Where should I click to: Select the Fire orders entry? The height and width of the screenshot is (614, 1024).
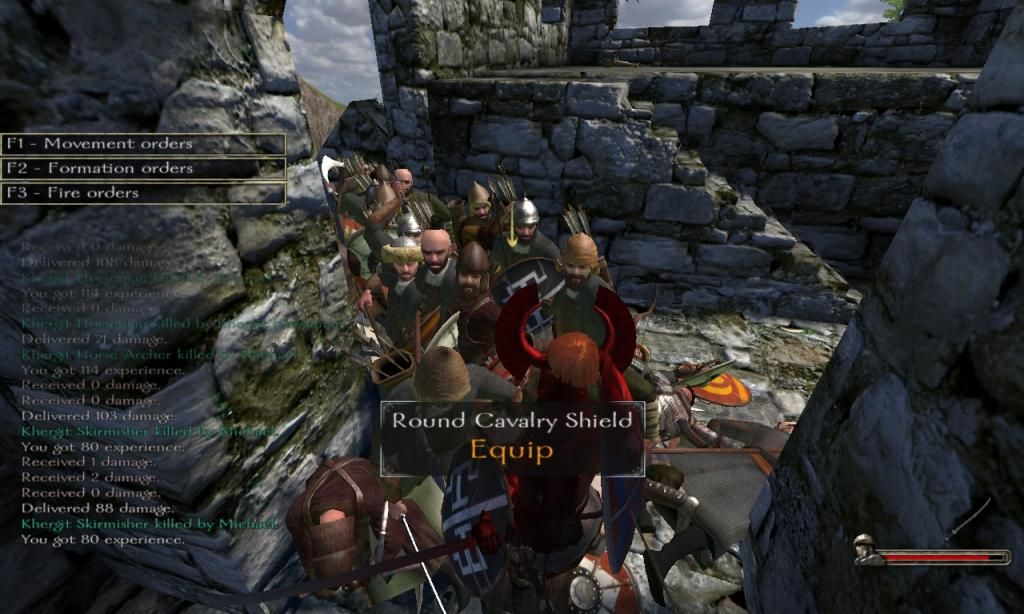(143, 193)
